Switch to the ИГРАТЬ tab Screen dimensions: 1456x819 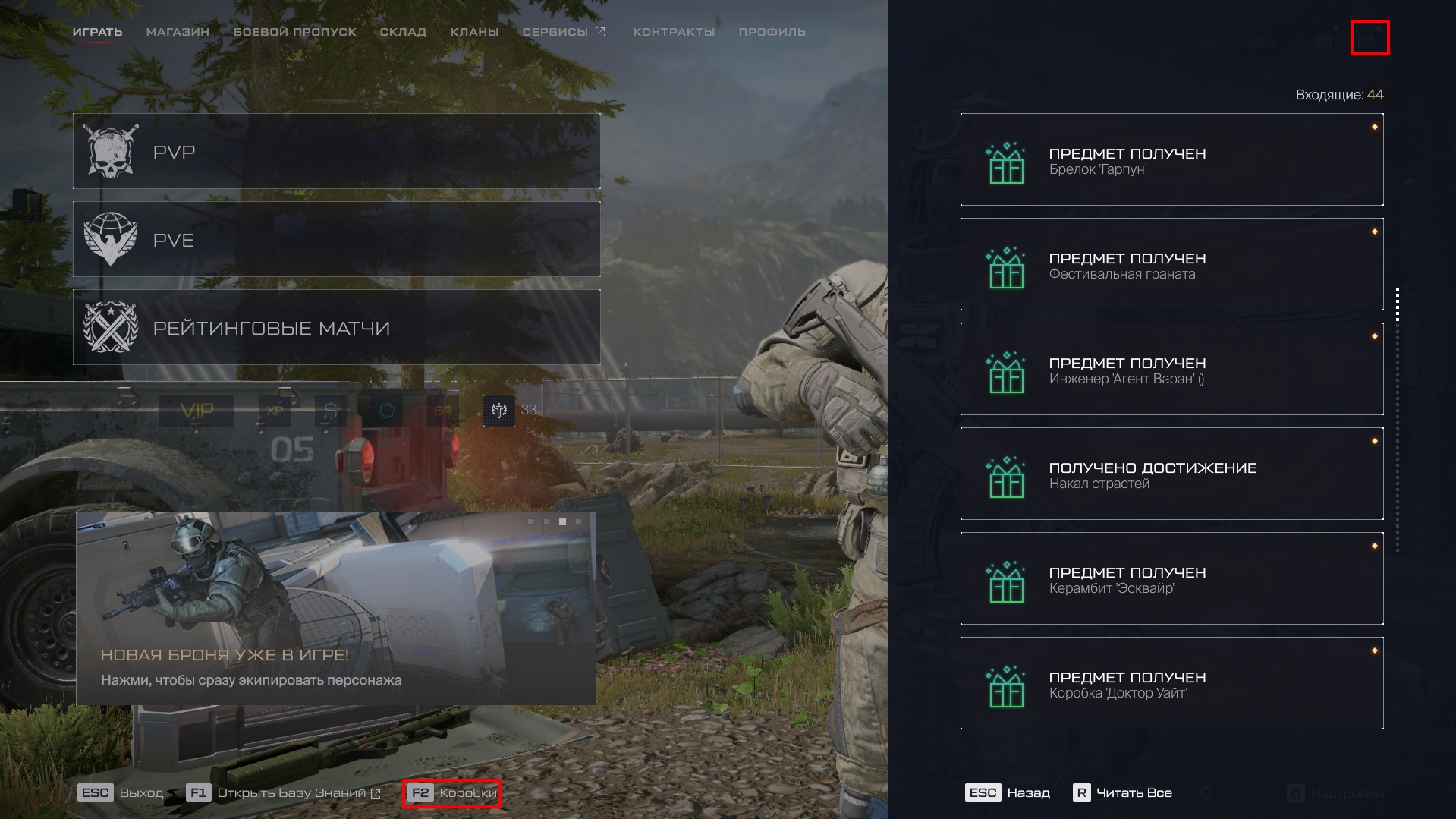97,32
